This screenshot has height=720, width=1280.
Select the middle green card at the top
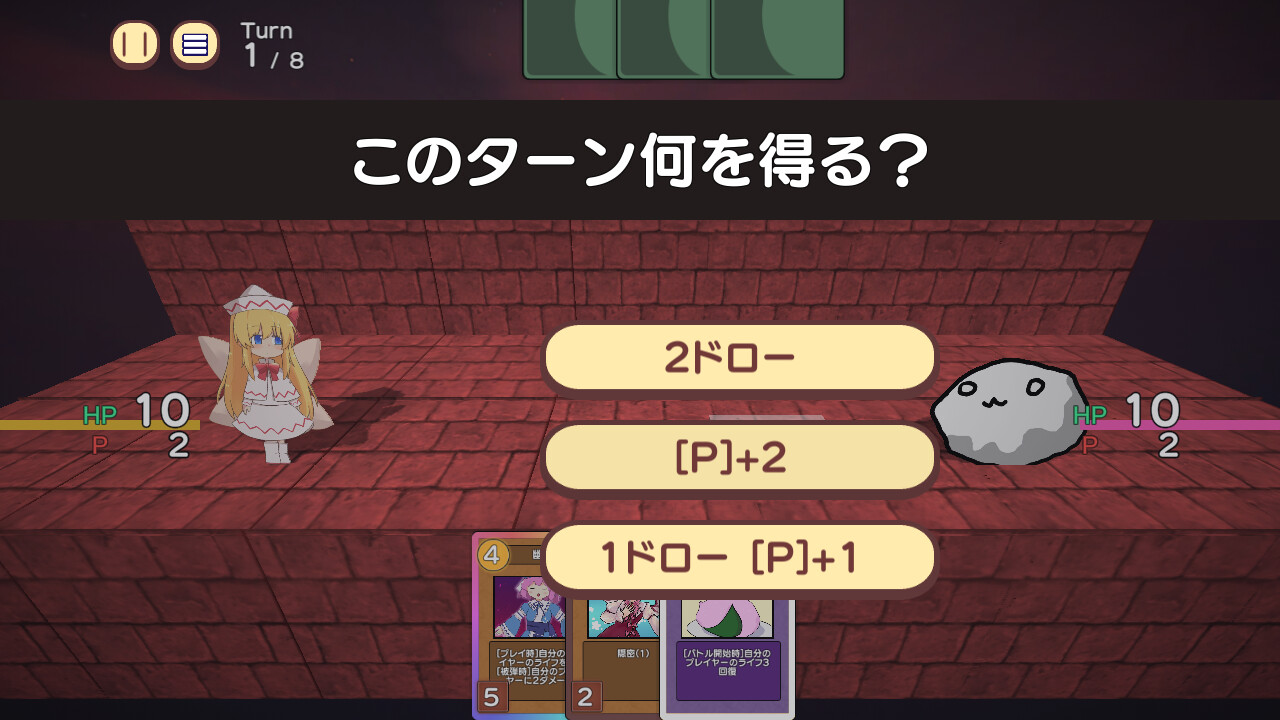click(661, 40)
